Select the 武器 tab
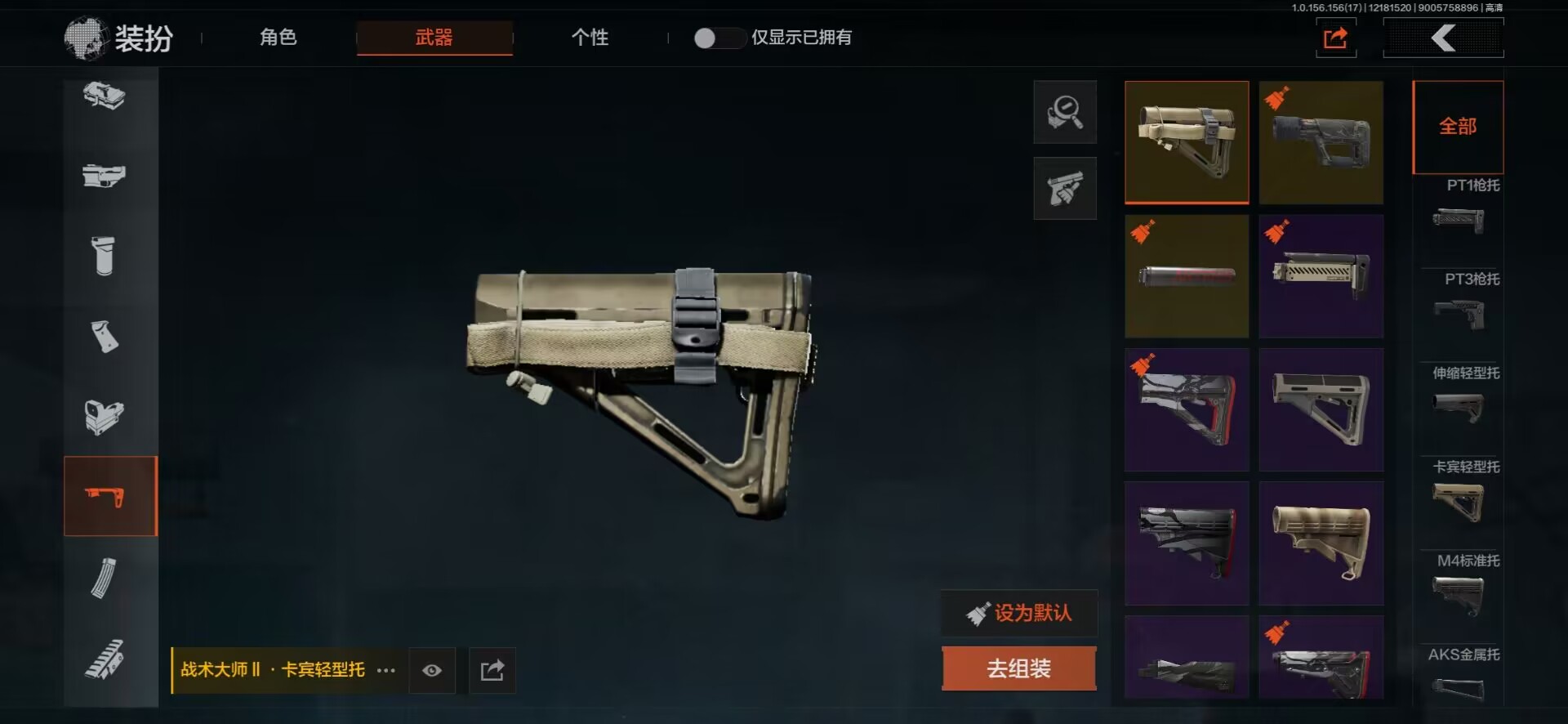Image resolution: width=1568 pixels, height=724 pixels. 434,38
